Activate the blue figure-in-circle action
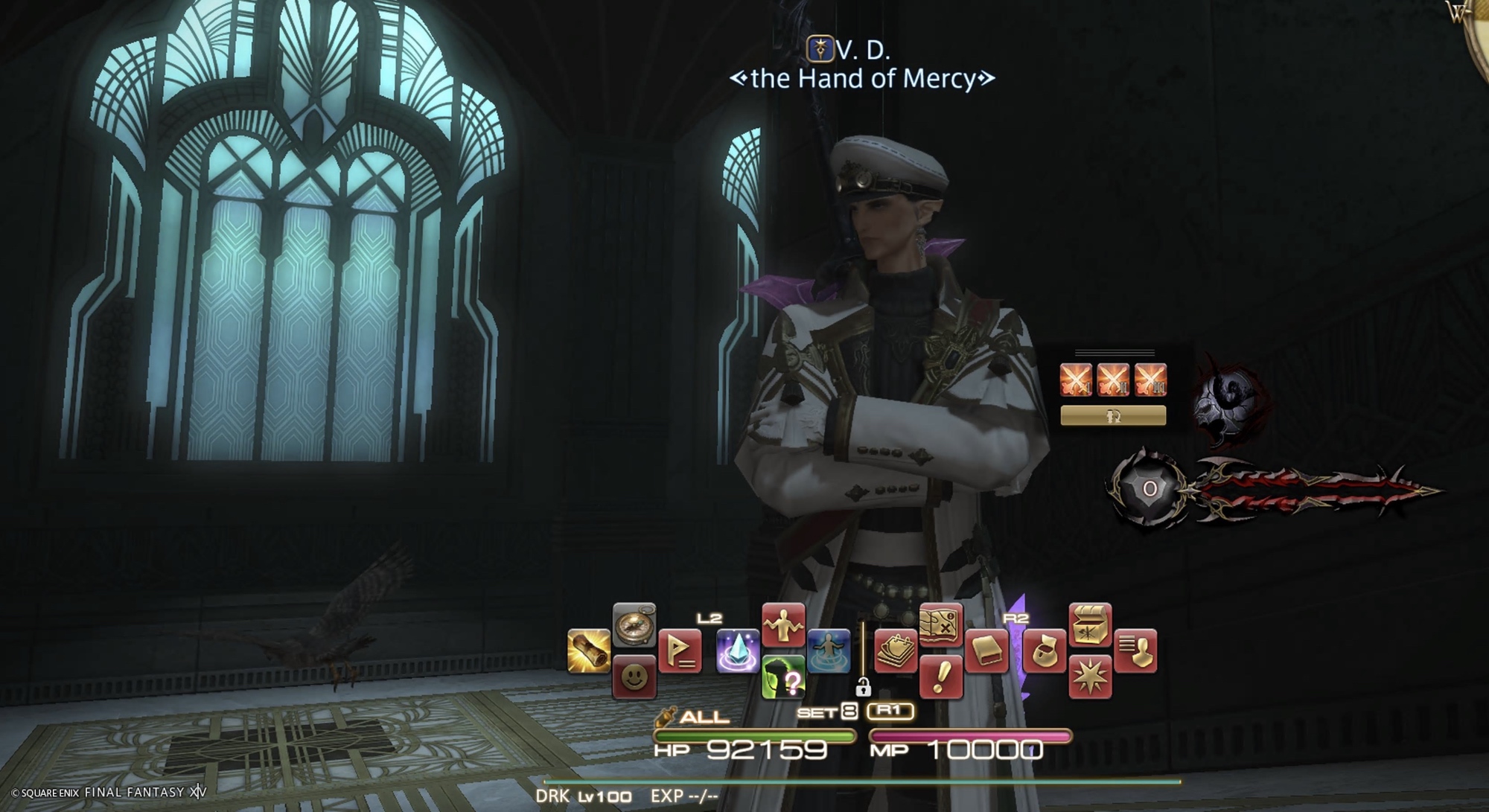Image resolution: width=1489 pixels, height=812 pixels. coord(829,651)
